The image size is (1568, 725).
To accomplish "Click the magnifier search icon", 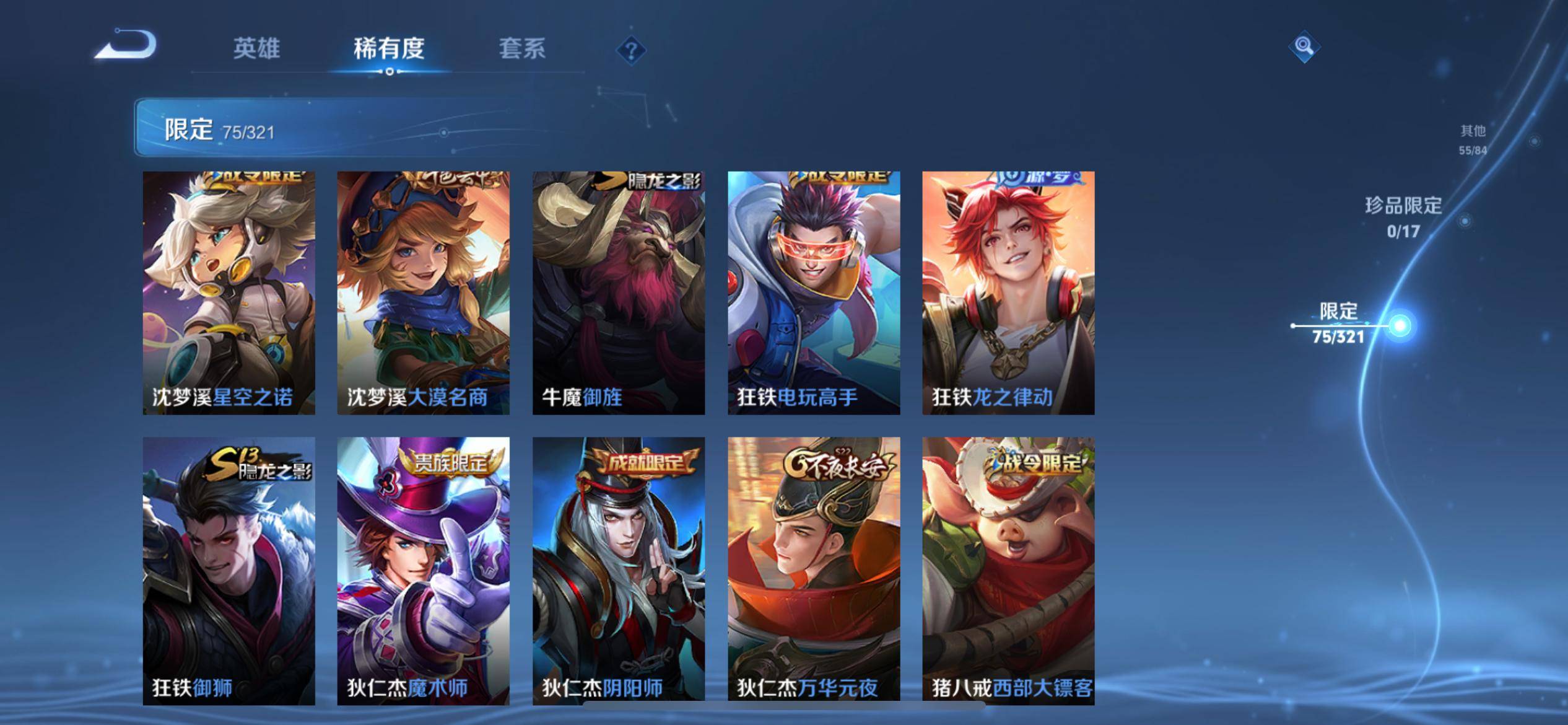I will (1304, 46).
